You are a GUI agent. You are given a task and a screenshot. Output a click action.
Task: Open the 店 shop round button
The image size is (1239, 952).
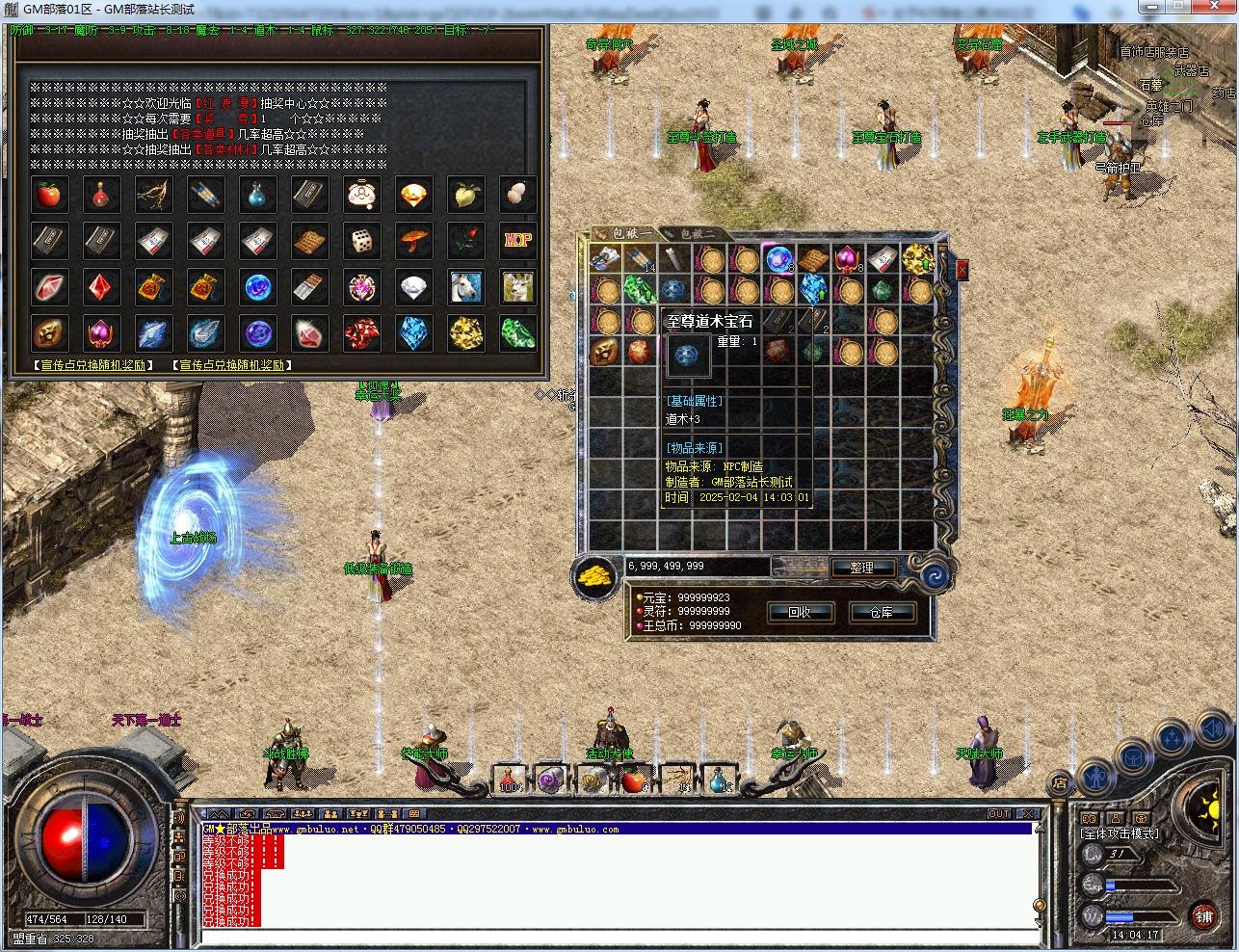coord(1060,781)
